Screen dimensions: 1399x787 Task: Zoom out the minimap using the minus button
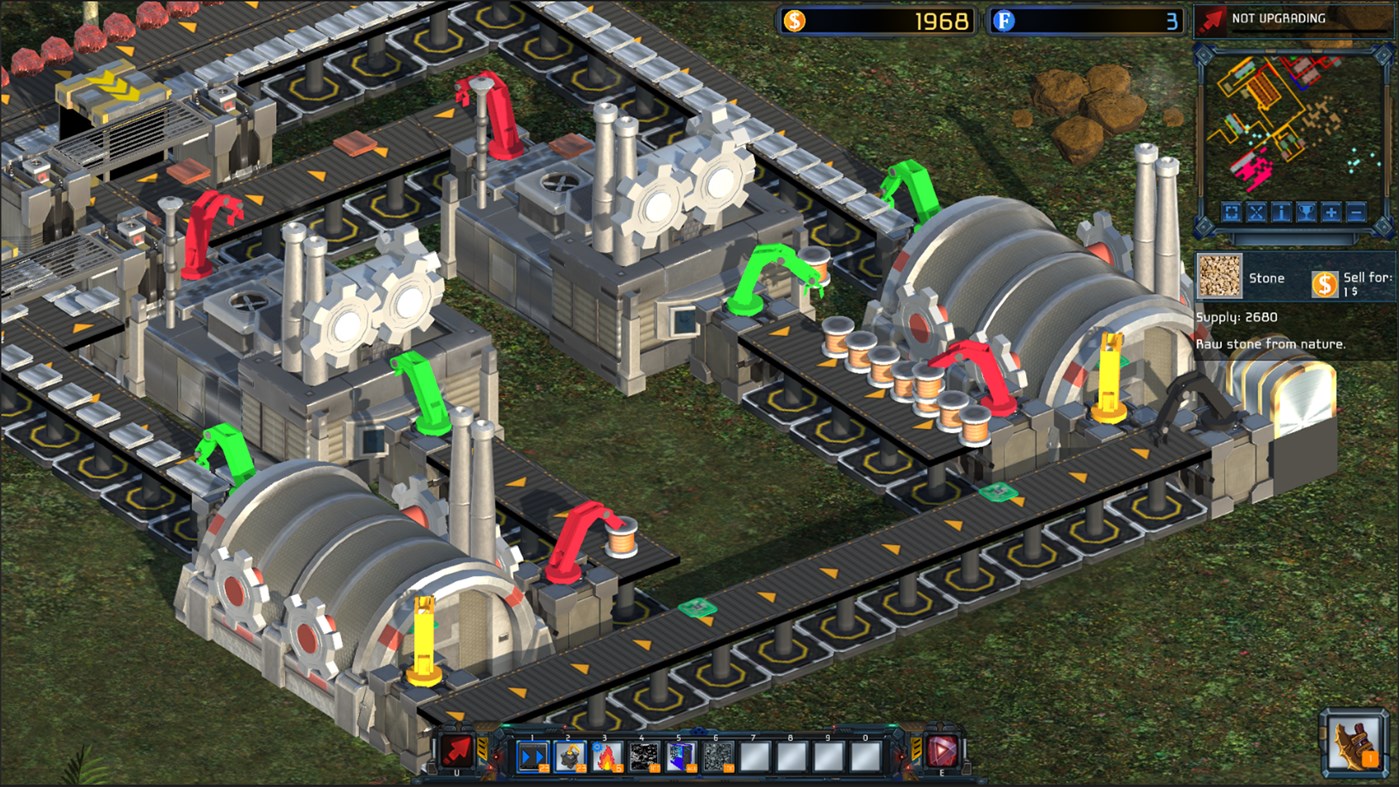(1356, 212)
